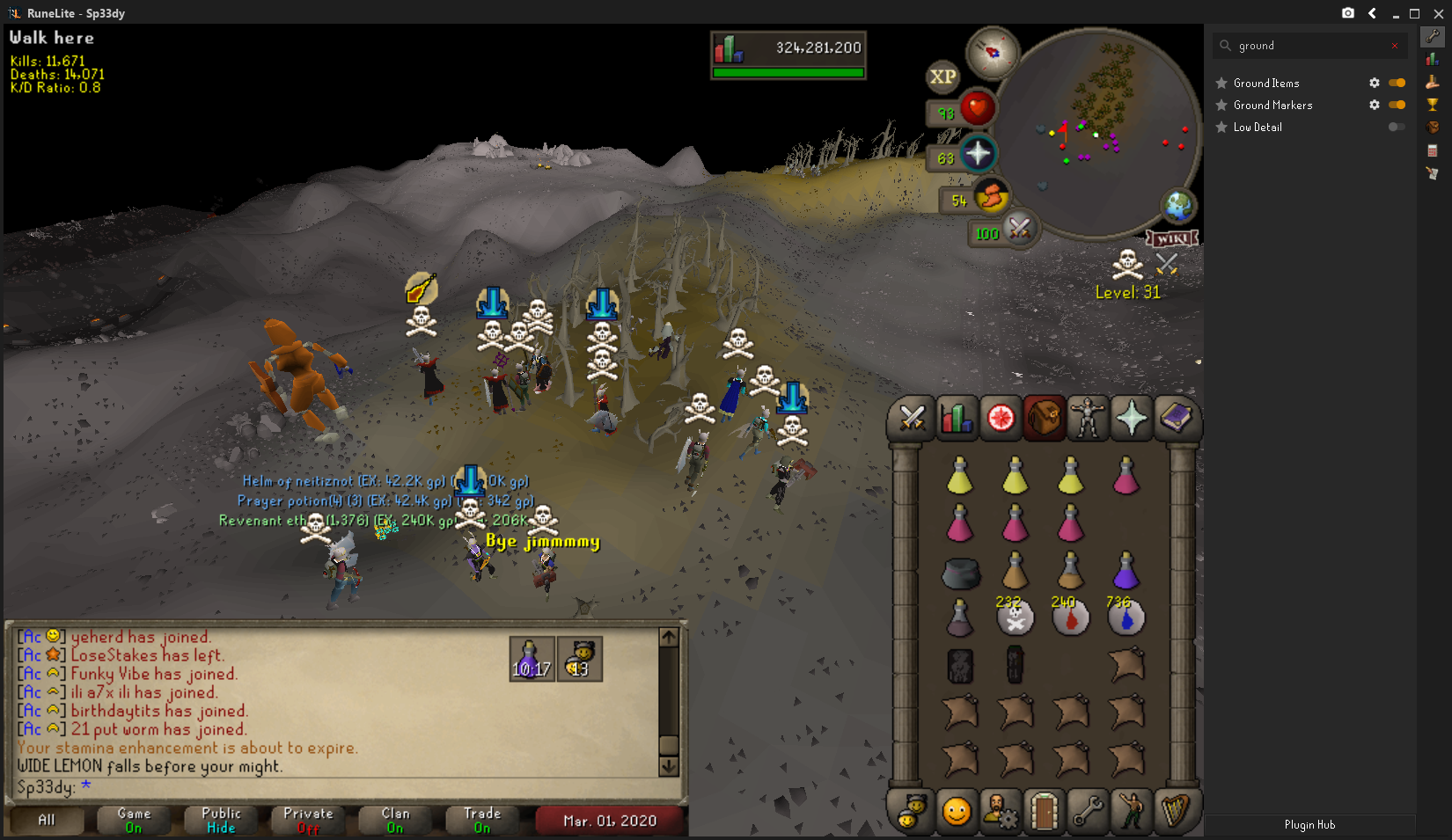Click the compass to face north
The height and width of the screenshot is (840, 1452).
coord(993,52)
